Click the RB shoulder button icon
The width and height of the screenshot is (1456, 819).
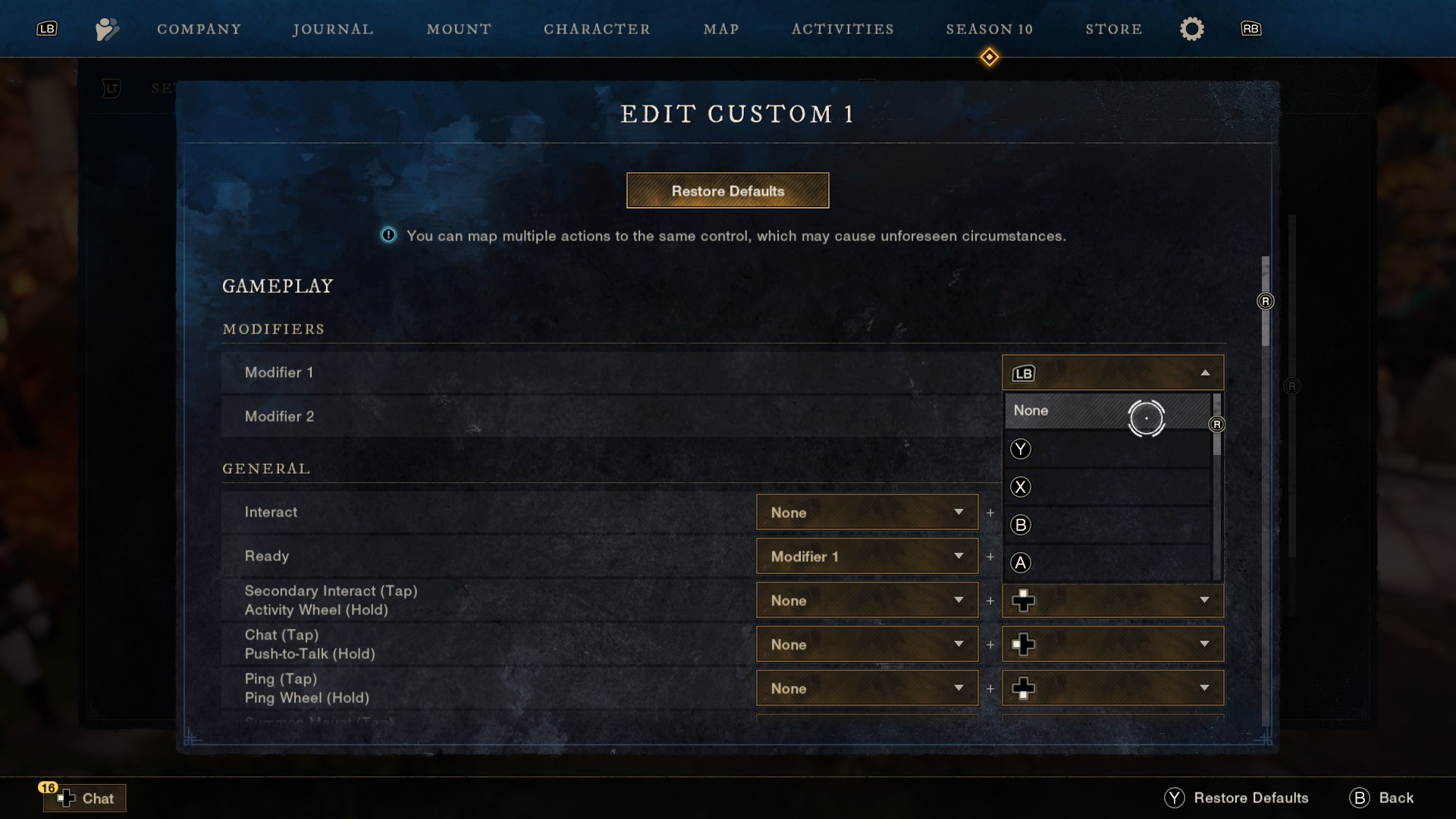[x=1250, y=29]
